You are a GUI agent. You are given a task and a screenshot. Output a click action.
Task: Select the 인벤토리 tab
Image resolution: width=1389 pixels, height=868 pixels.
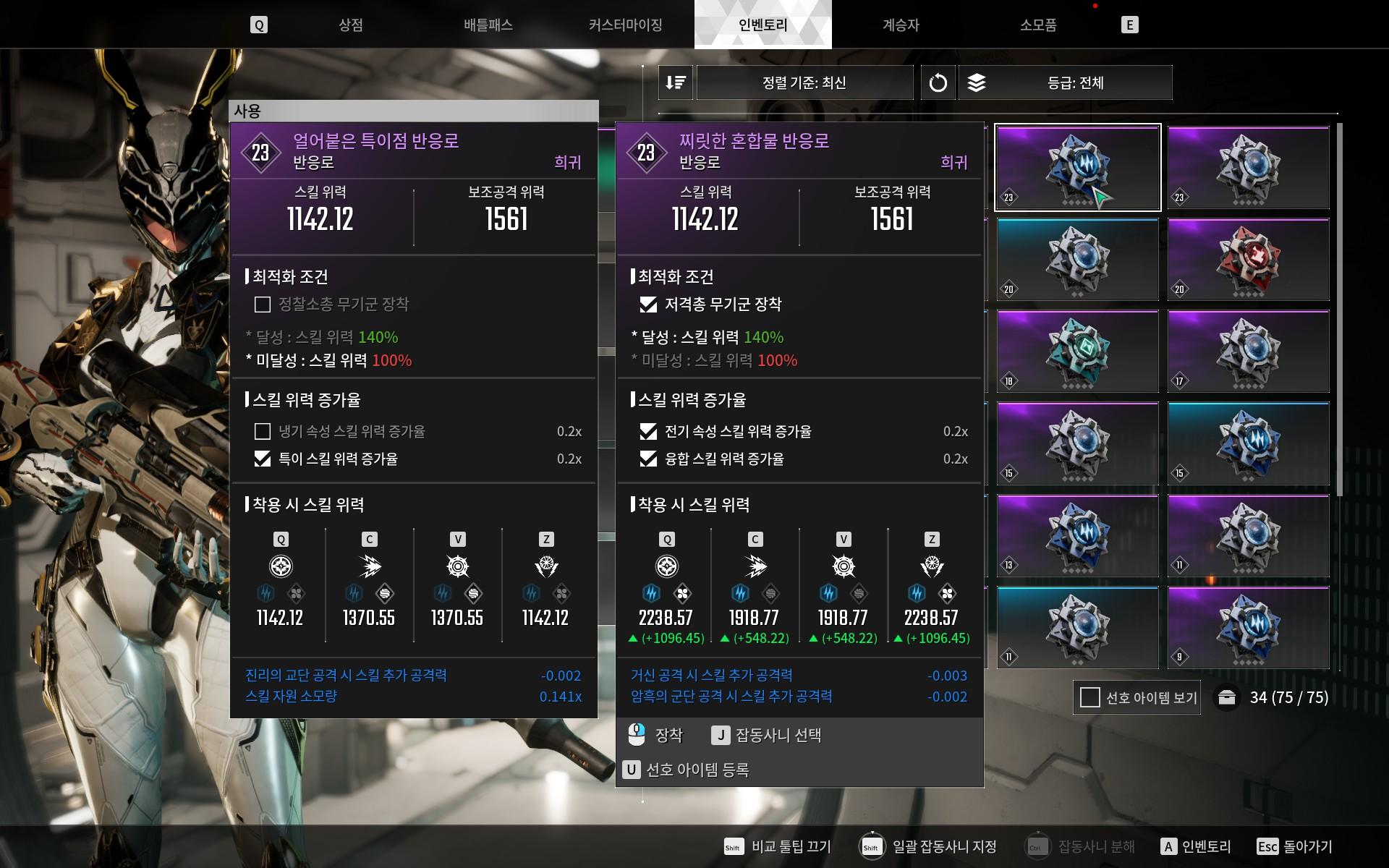[763, 25]
